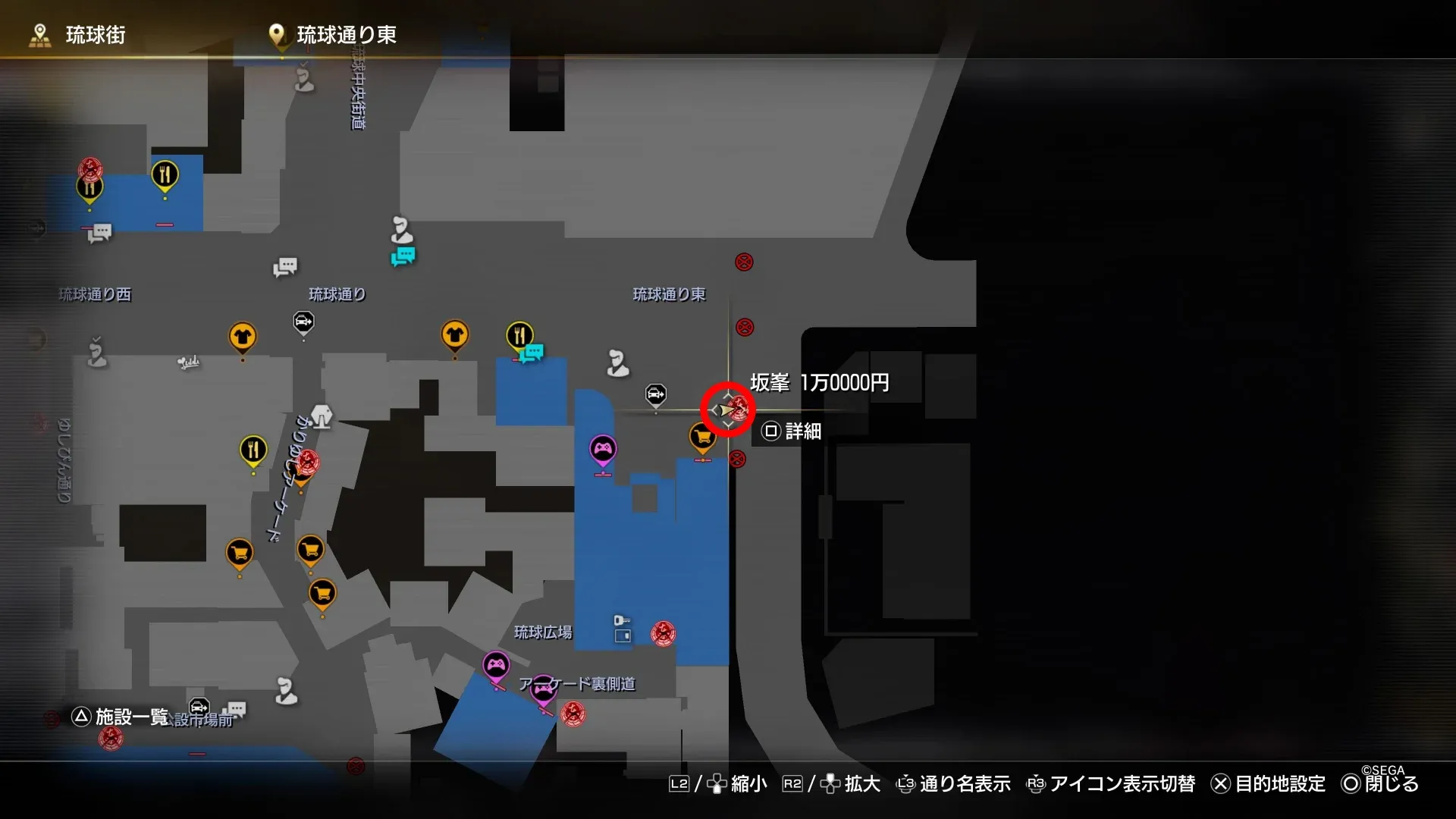Switch to the 琉球街 header tab
Image resolution: width=1456 pixels, height=819 pixels.
point(97,35)
